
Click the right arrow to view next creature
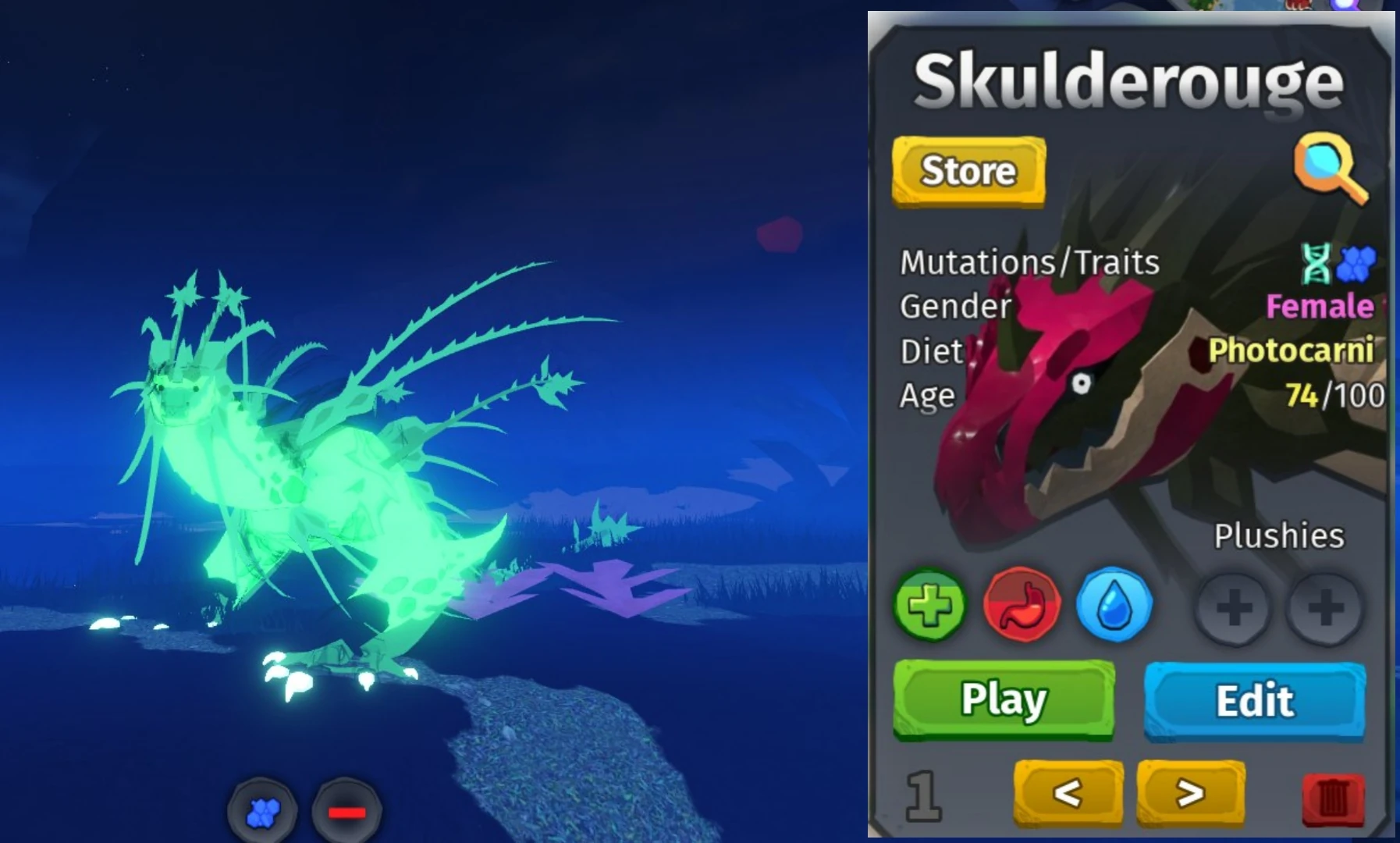point(1190,793)
